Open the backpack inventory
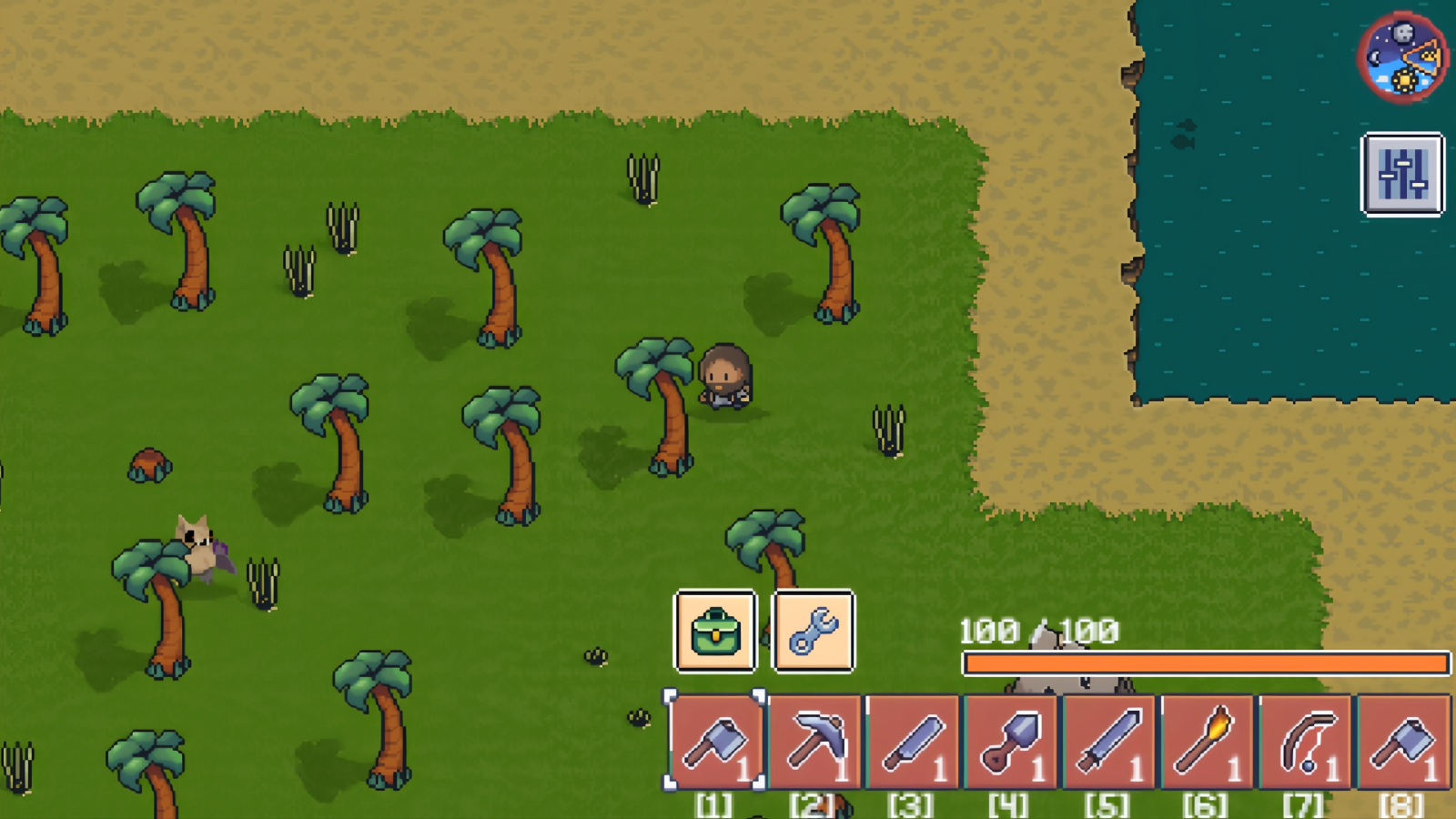 pos(715,632)
